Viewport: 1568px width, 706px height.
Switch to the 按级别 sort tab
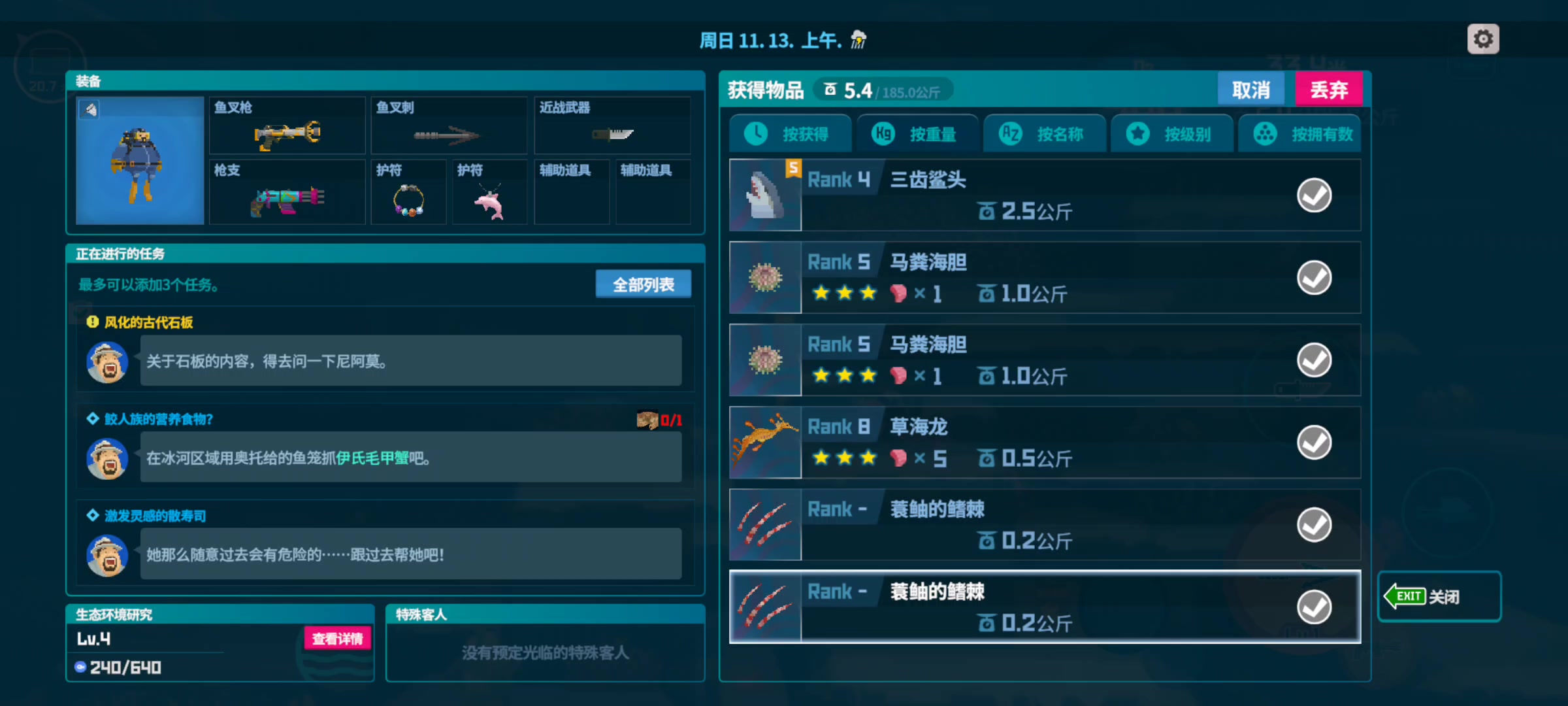pos(1171,133)
